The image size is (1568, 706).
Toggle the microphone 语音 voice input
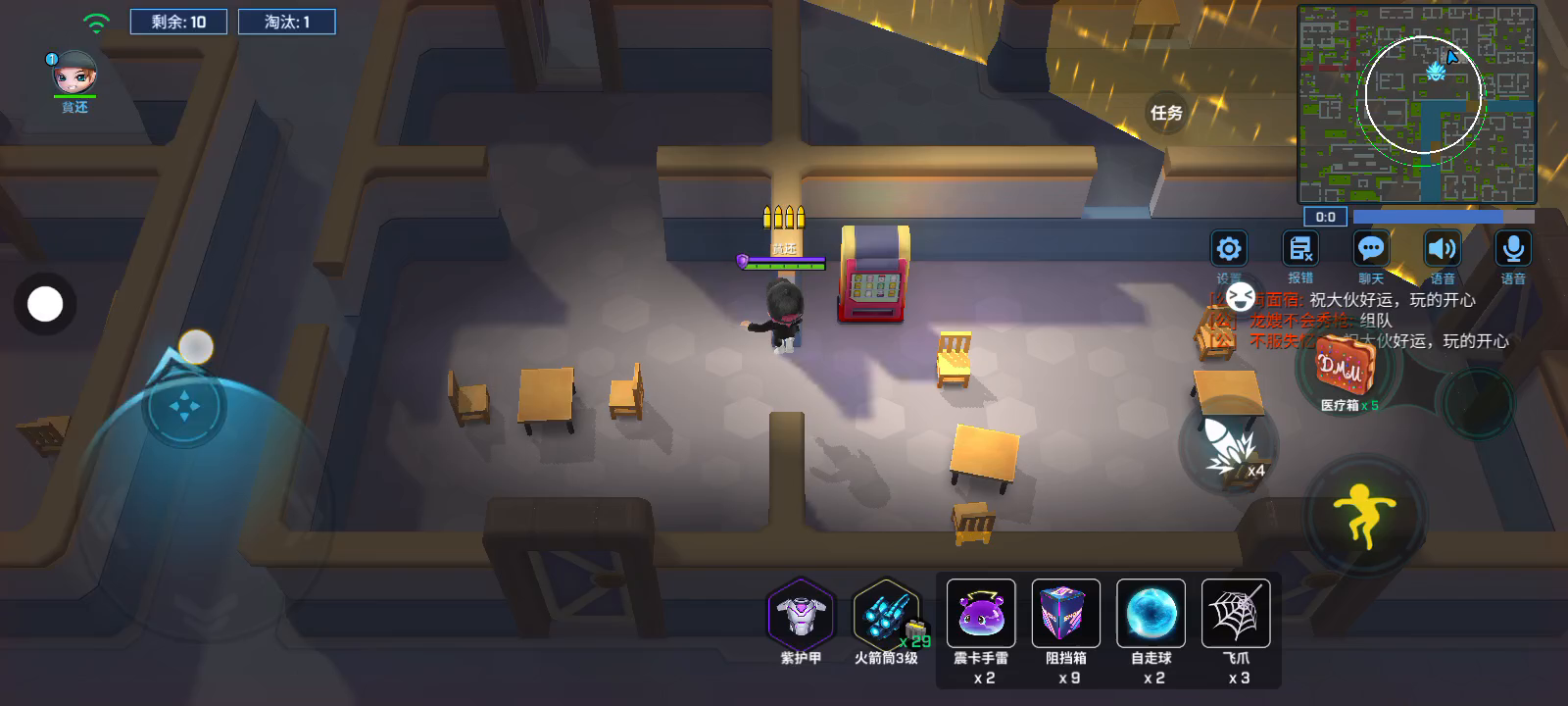click(x=1513, y=250)
